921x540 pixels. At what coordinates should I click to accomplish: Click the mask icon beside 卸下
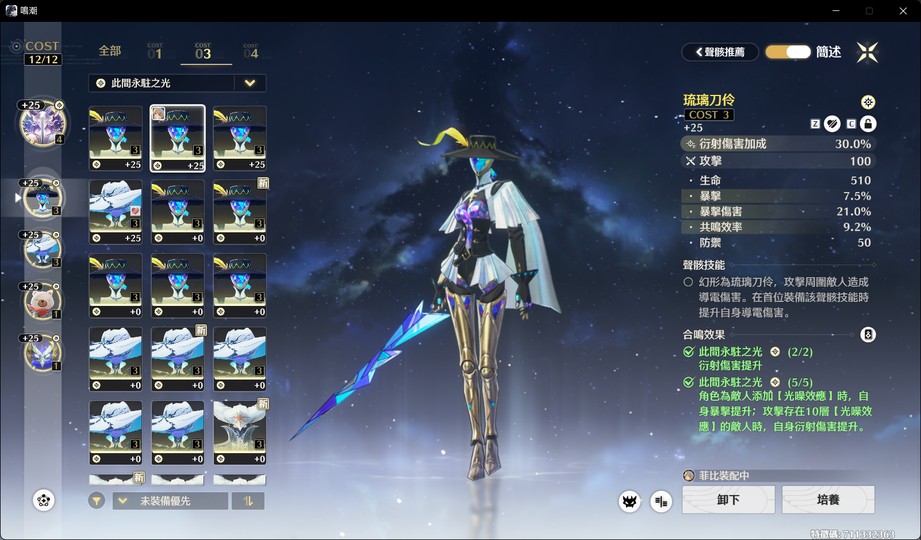point(629,501)
